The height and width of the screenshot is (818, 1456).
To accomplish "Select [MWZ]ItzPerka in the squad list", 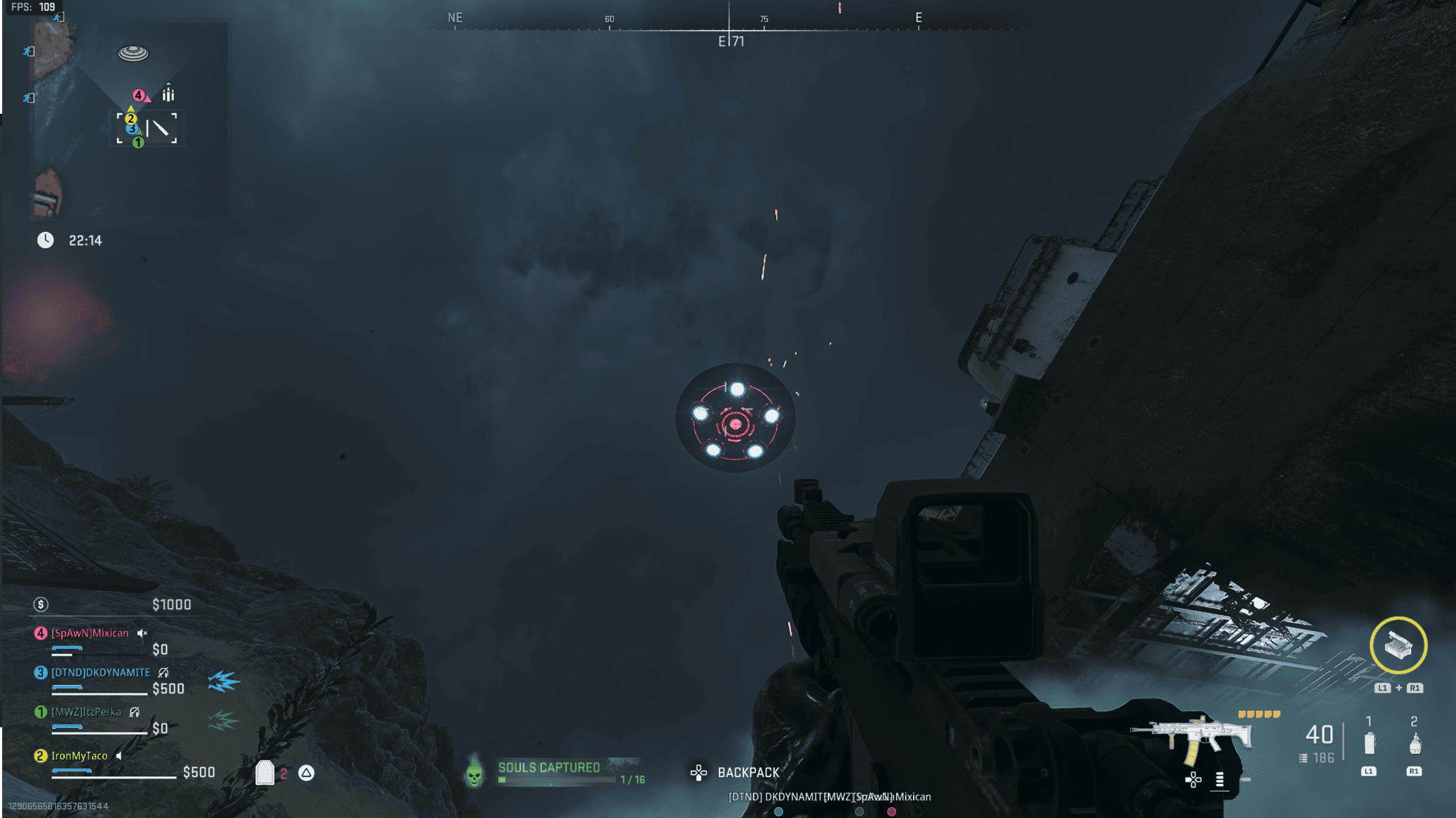I will 86,711.
